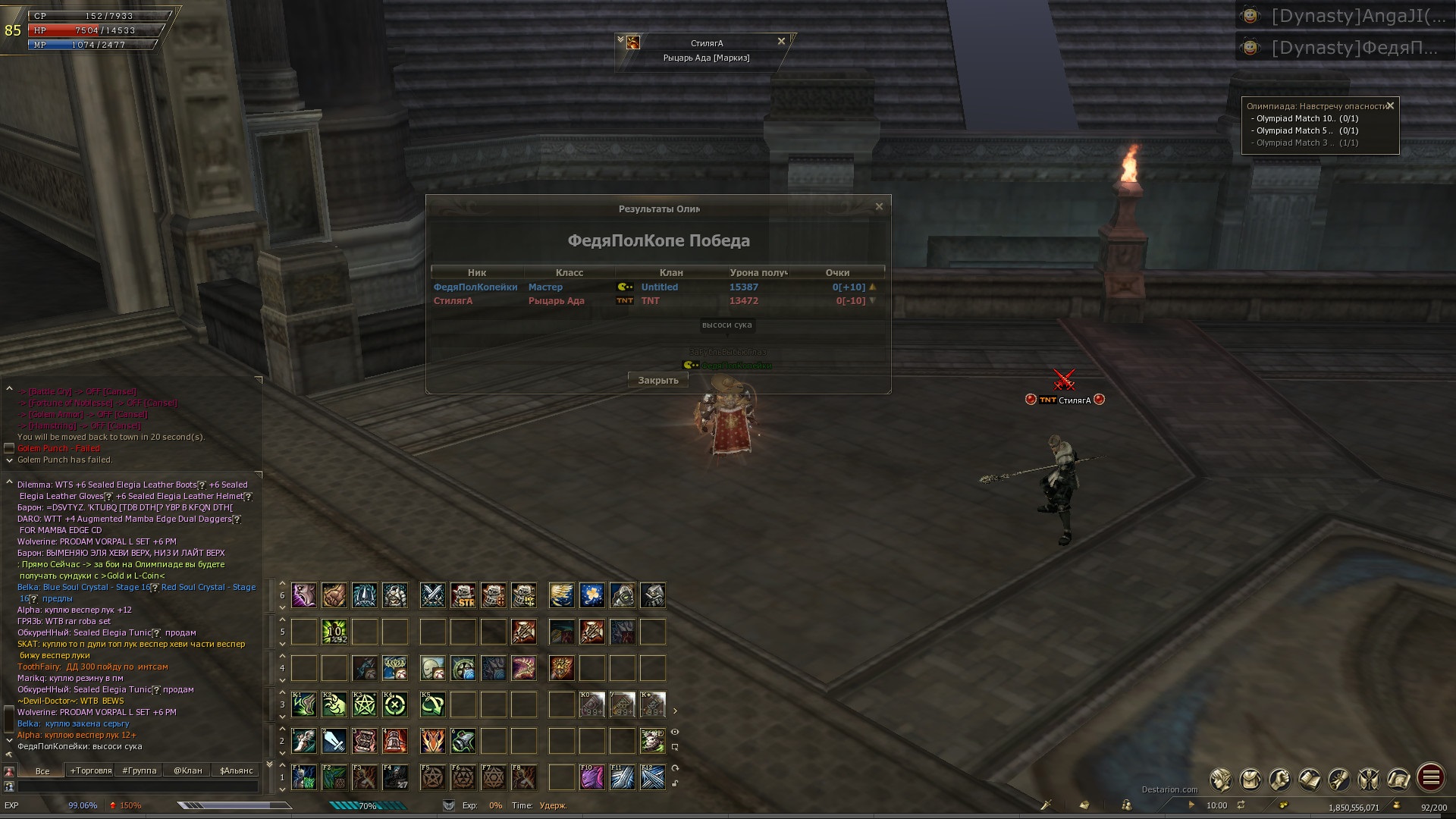
Task: Open the @Клан chat tab
Action: pyautogui.click(x=187, y=770)
